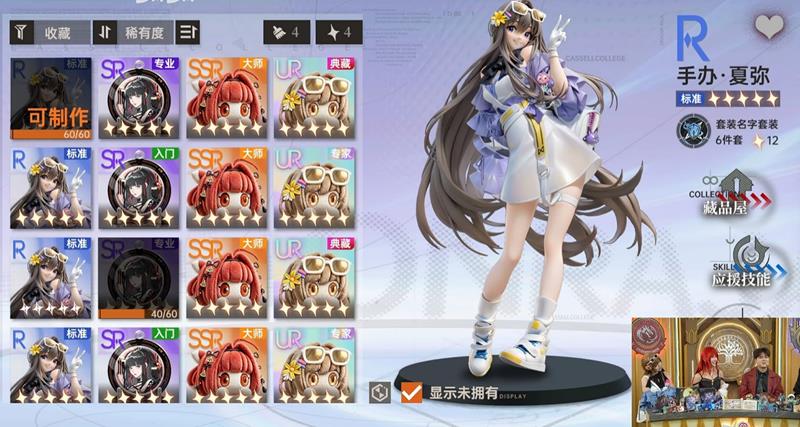Viewport: 800px width, 427px height.
Task: Open the 藏品屋 collection room
Action: [734, 192]
